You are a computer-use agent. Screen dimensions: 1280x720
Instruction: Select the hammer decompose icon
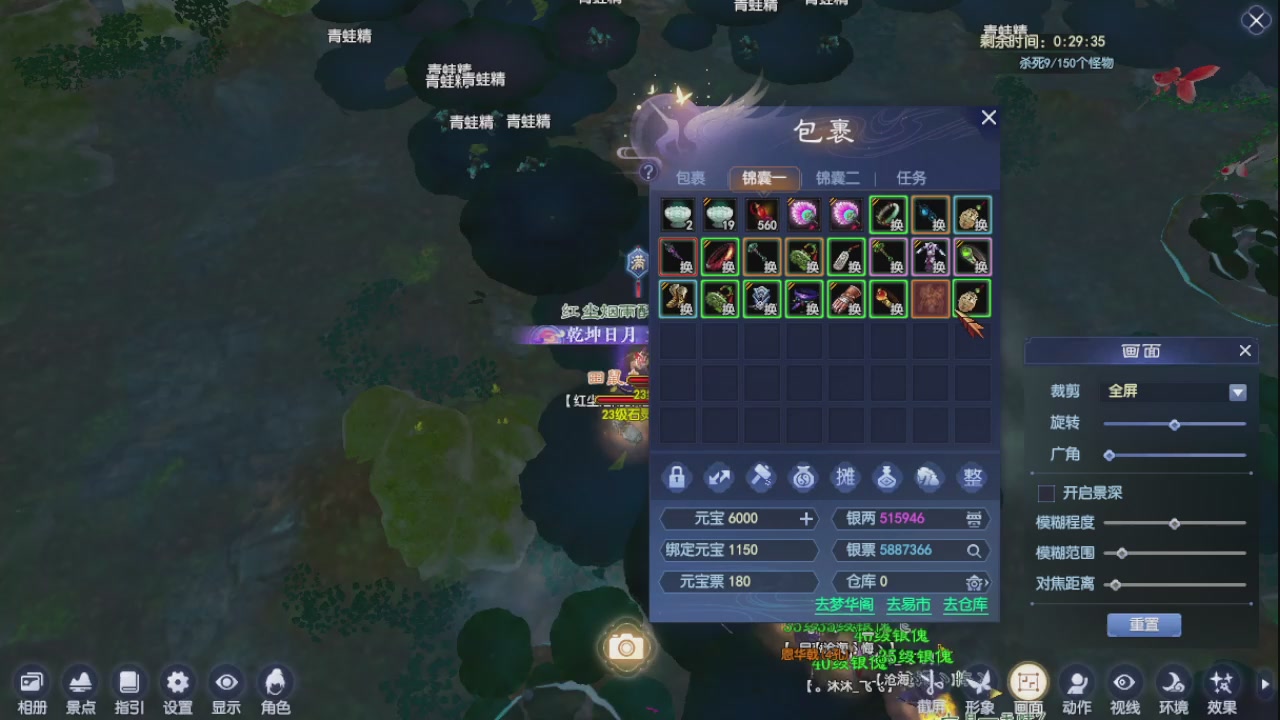[x=761, y=478]
